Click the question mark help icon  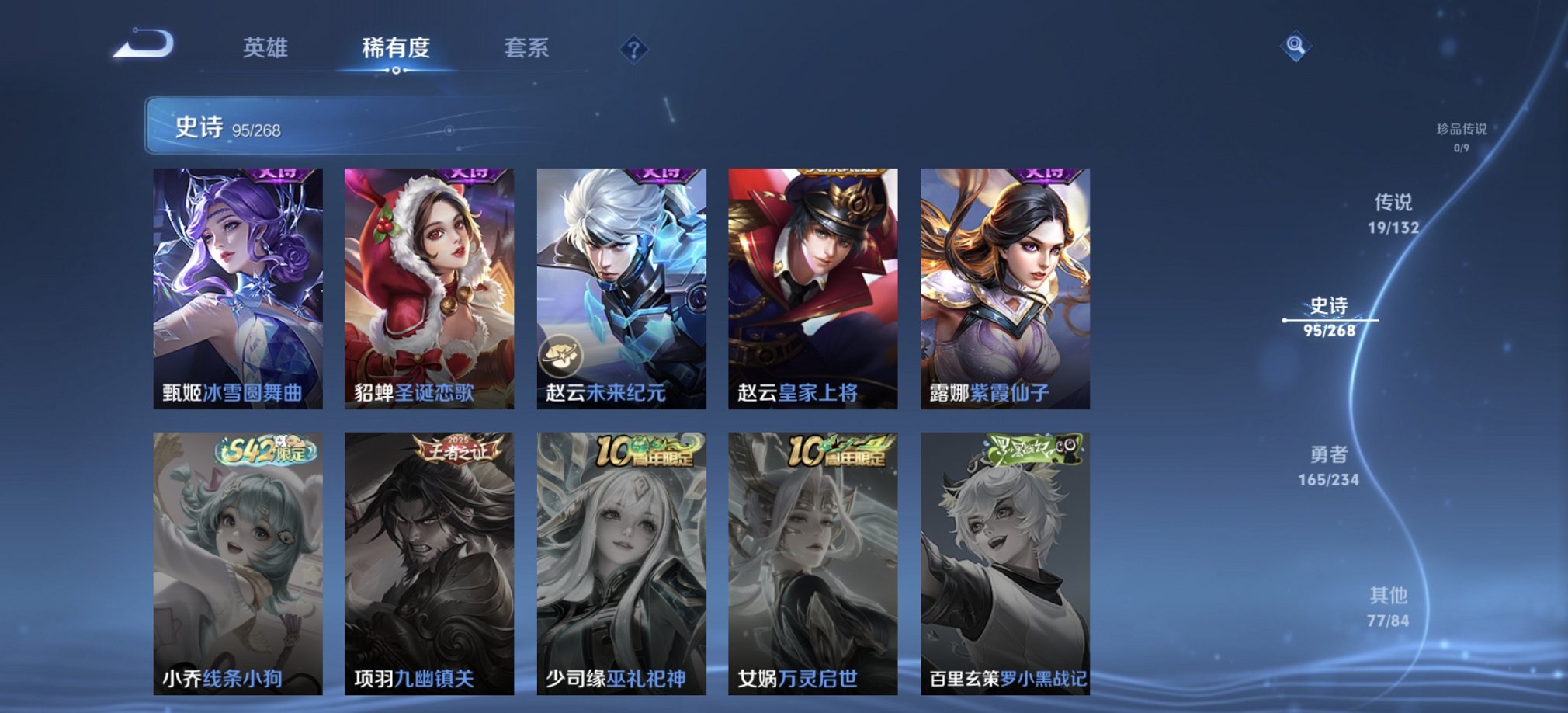point(636,50)
